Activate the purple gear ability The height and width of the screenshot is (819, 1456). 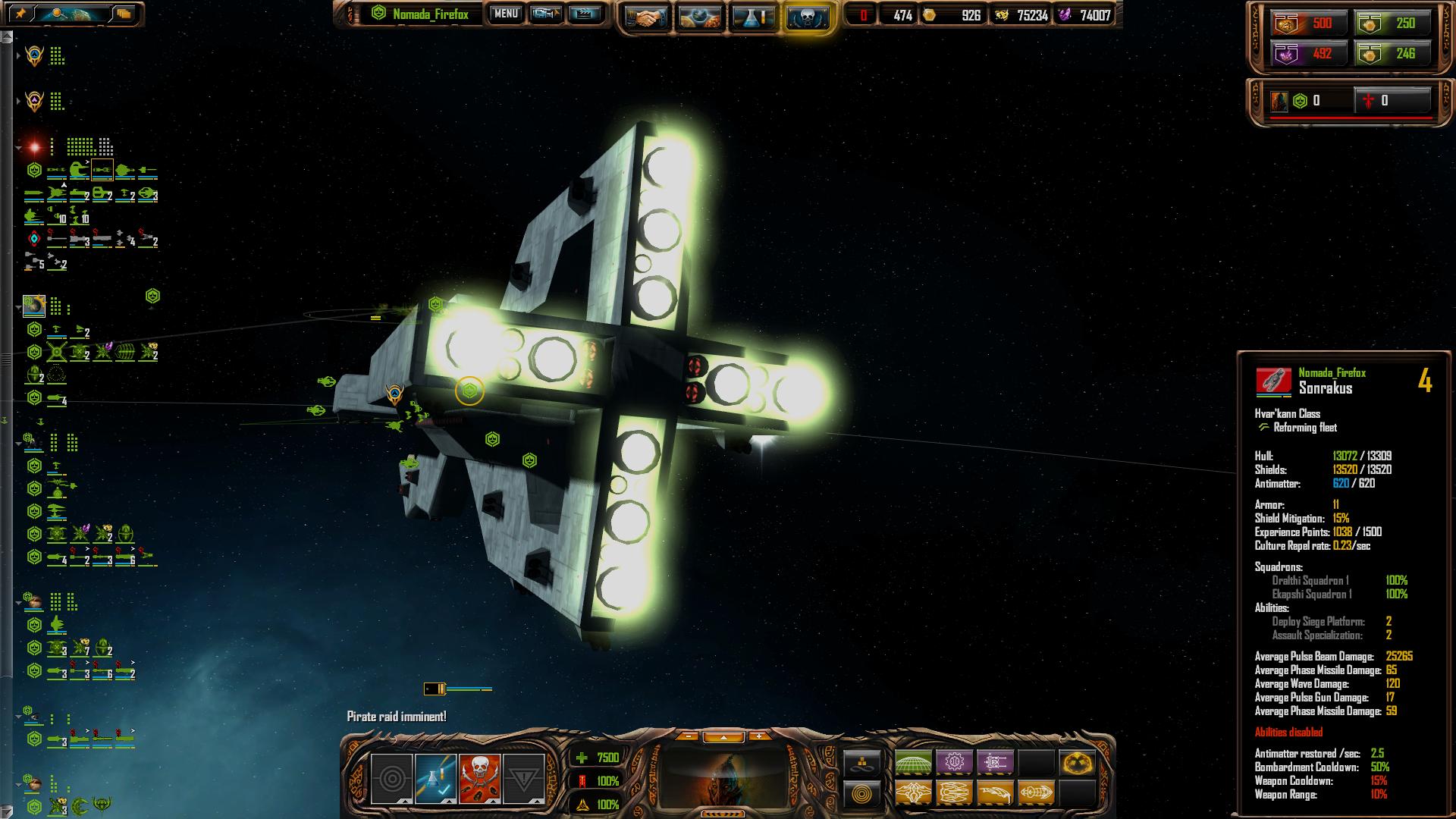[x=955, y=761]
